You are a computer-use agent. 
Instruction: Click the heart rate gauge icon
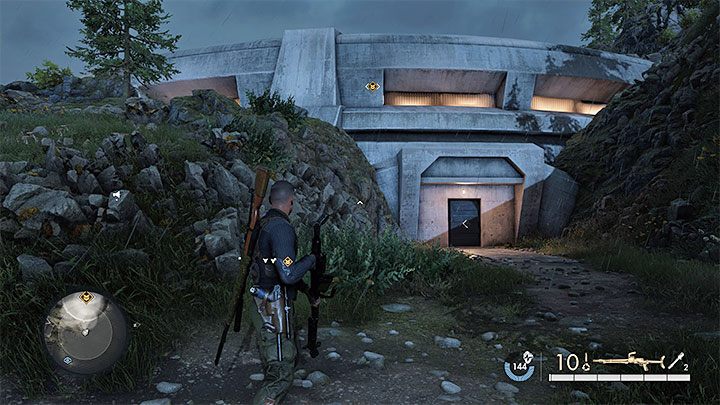pyautogui.click(x=519, y=365)
